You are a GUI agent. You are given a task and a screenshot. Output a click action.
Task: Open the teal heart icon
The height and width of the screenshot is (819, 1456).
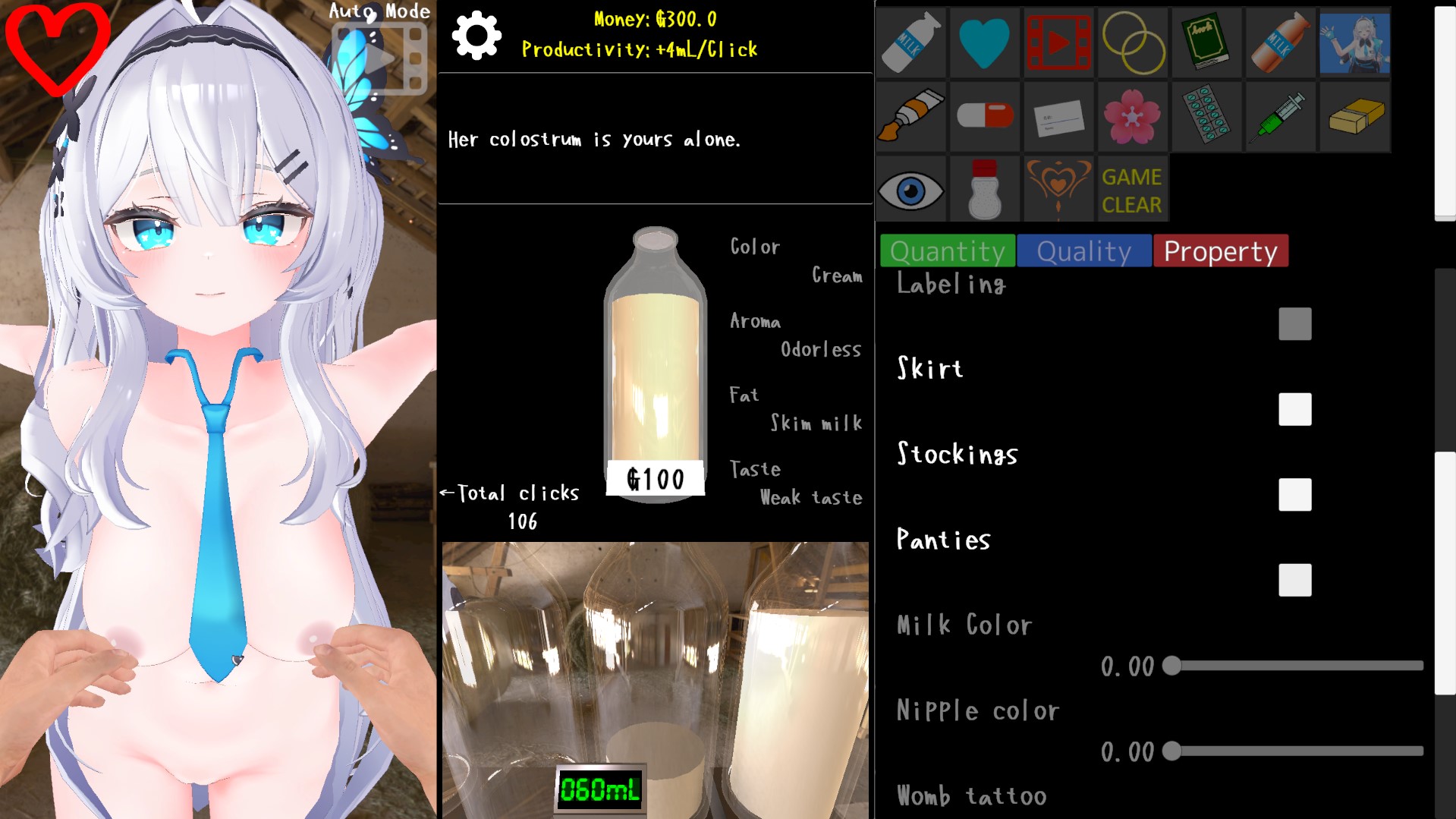[x=983, y=43]
